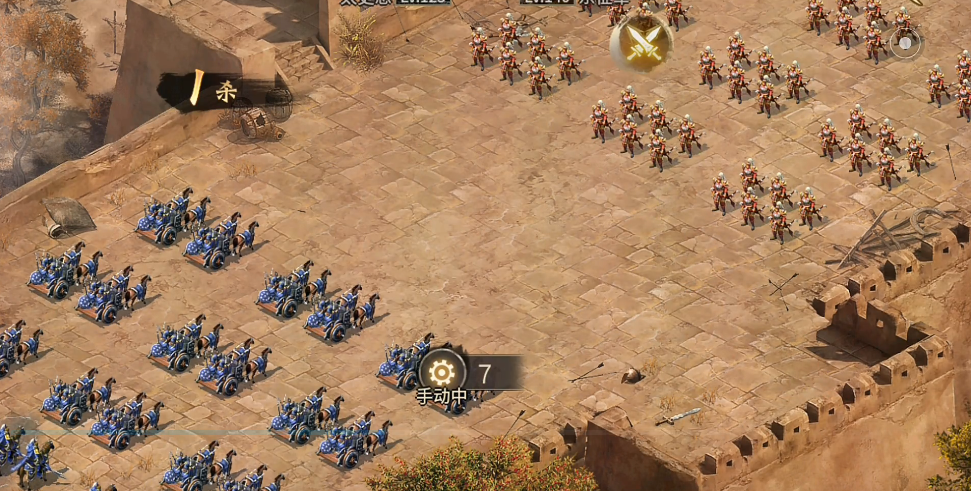Click the small white circular record button
The image size is (971, 491).
(x=905, y=44)
